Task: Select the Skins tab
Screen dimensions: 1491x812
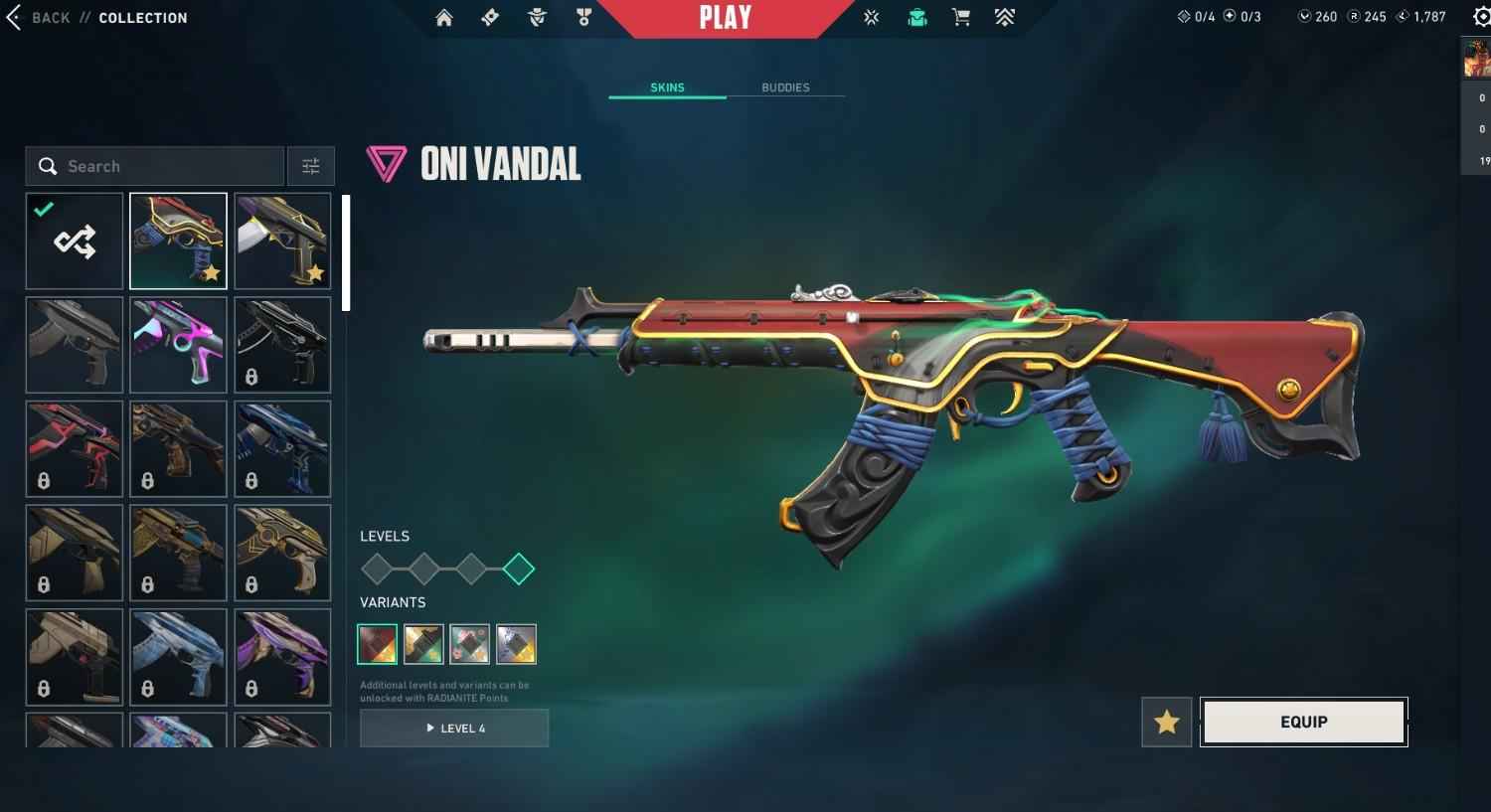Action: pyautogui.click(x=667, y=87)
